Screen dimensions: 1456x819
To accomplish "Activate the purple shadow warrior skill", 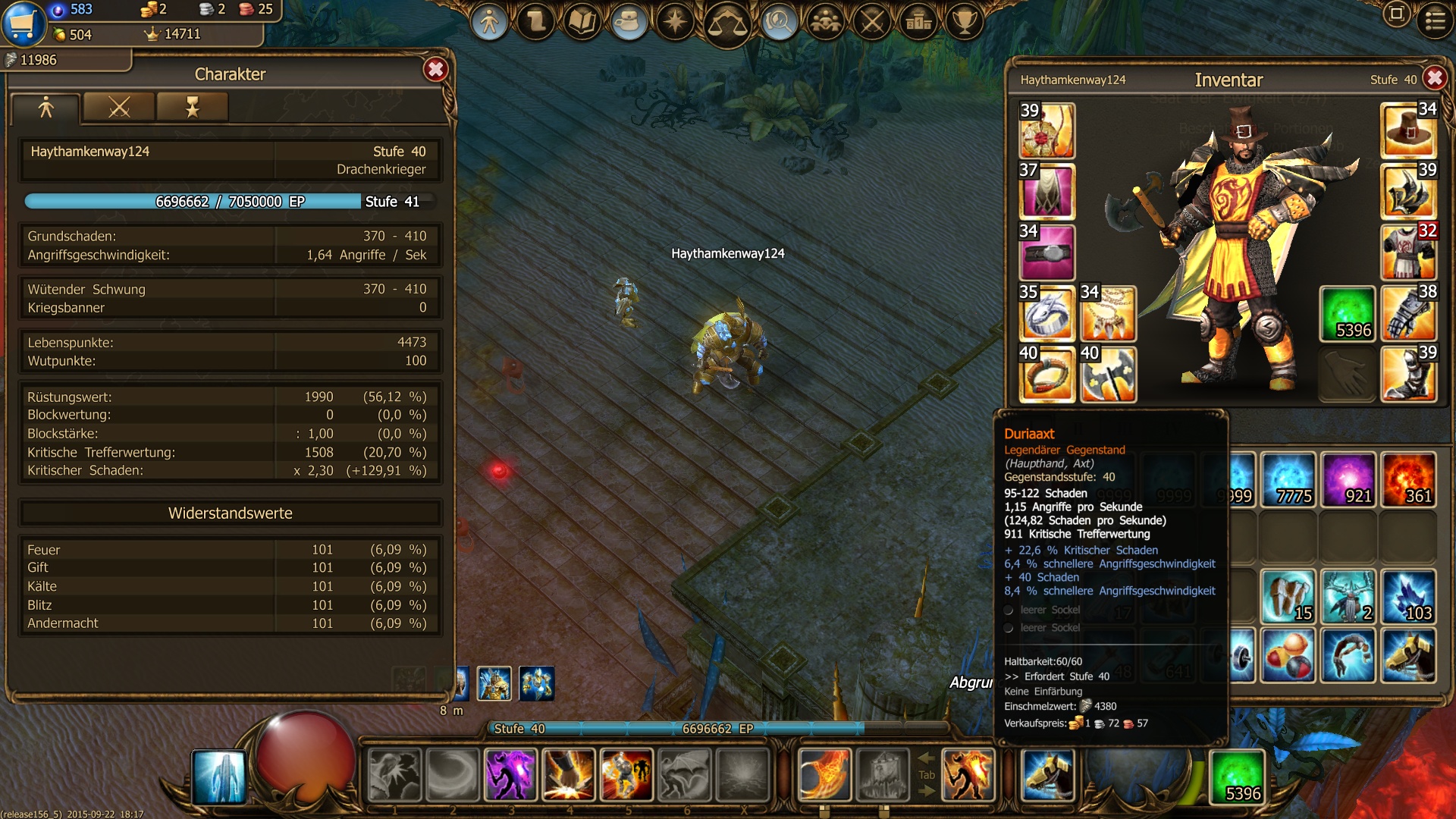I will coord(510,775).
